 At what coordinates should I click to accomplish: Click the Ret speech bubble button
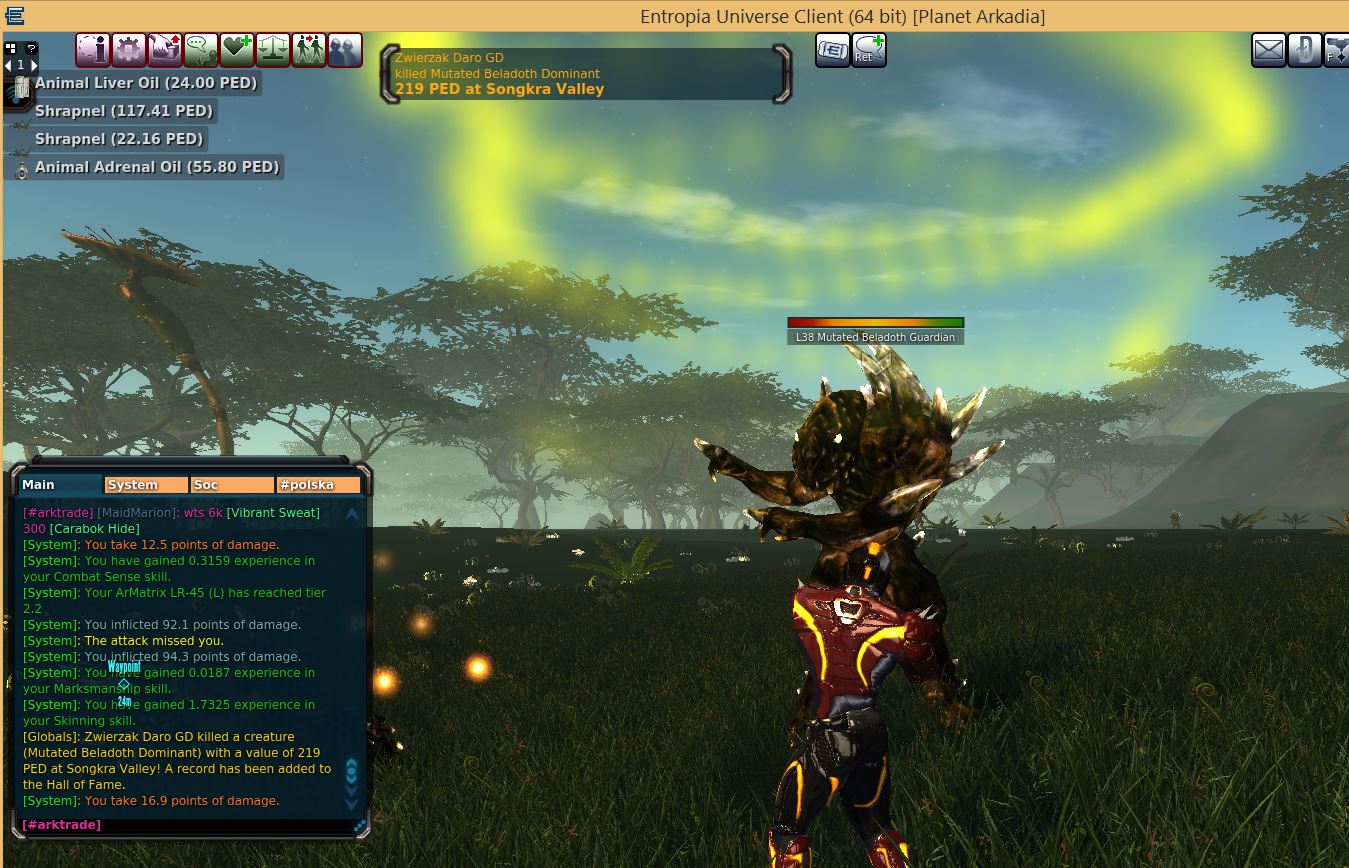pyautogui.click(x=869, y=49)
